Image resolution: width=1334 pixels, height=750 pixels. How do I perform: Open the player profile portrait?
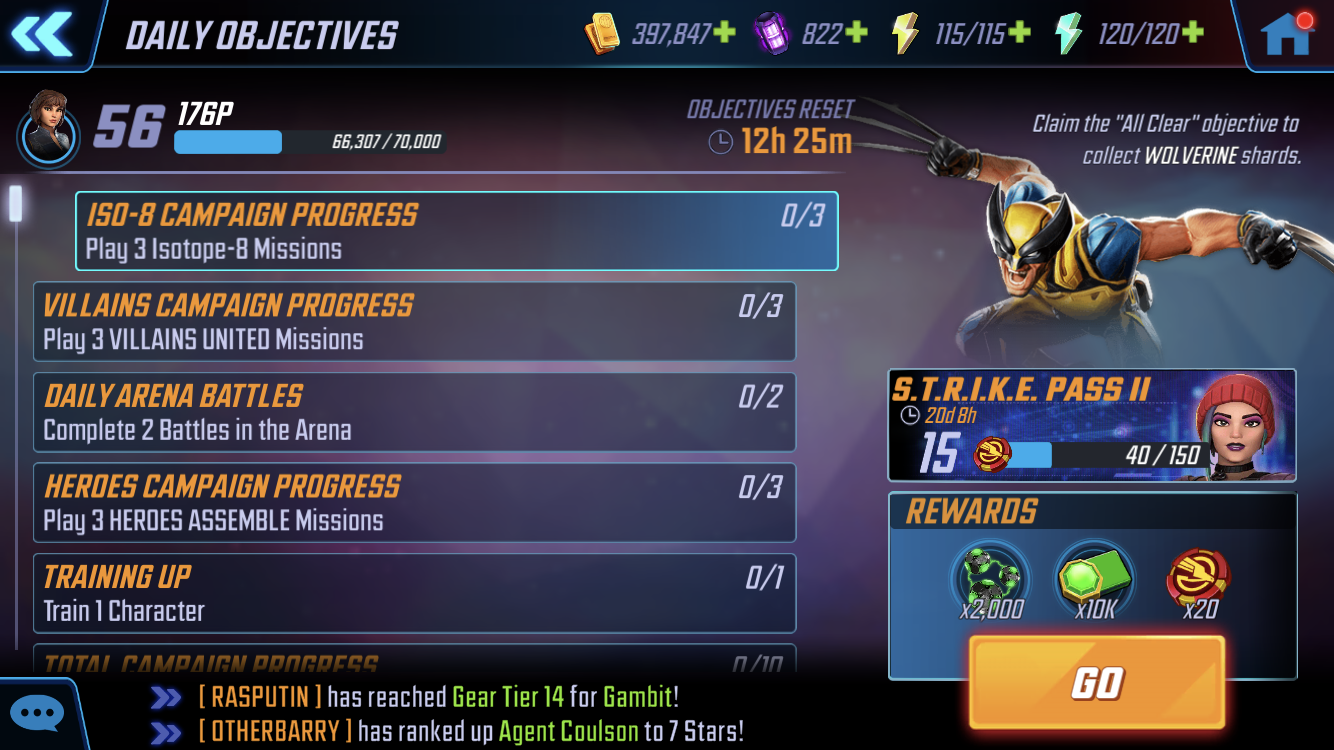coord(46,127)
